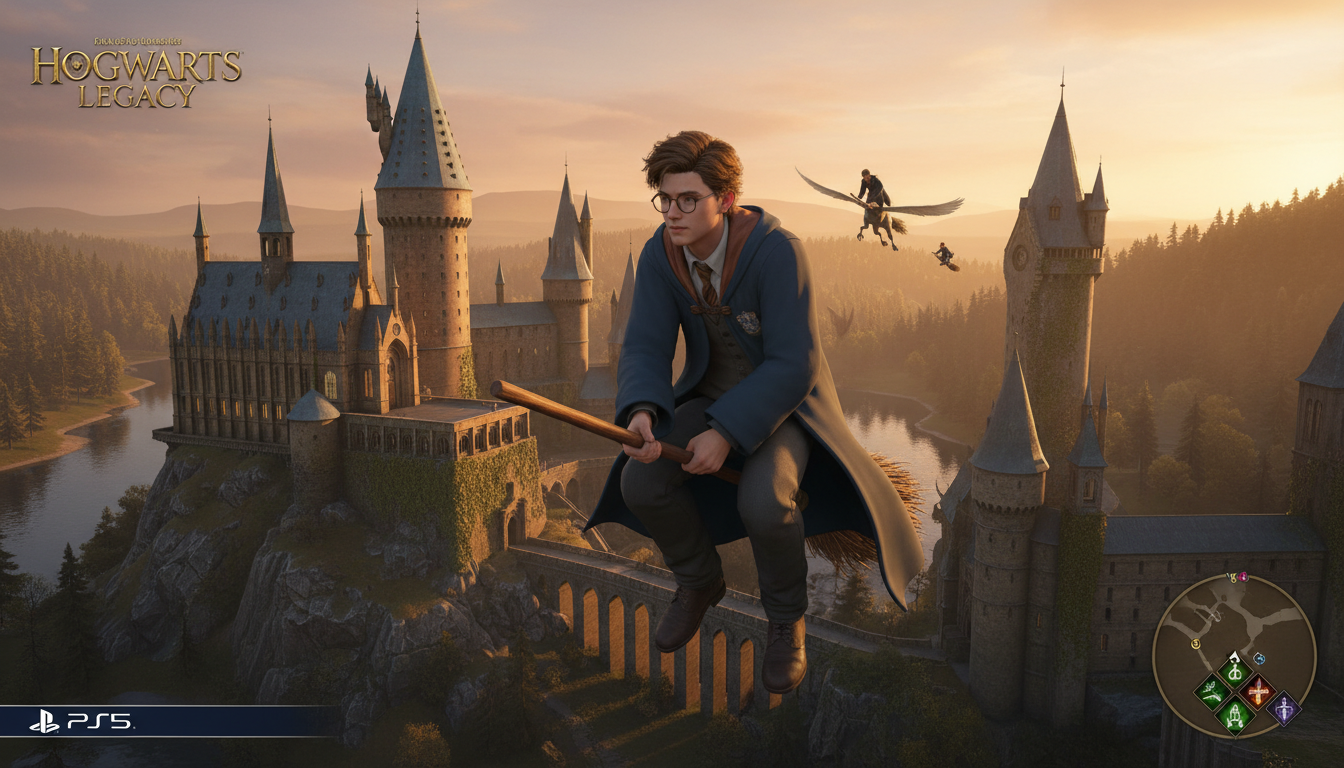
Task: Toggle the pink quest waypoint above the minimap
Action: click(x=1243, y=576)
